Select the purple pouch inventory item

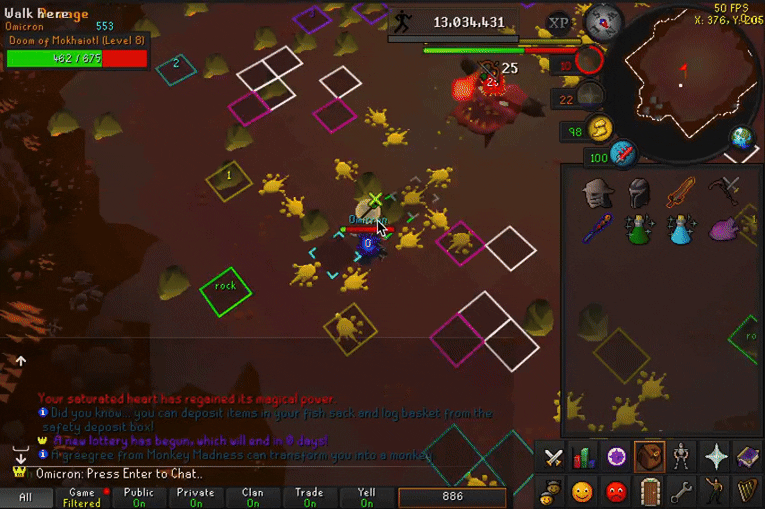(x=725, y=230)
